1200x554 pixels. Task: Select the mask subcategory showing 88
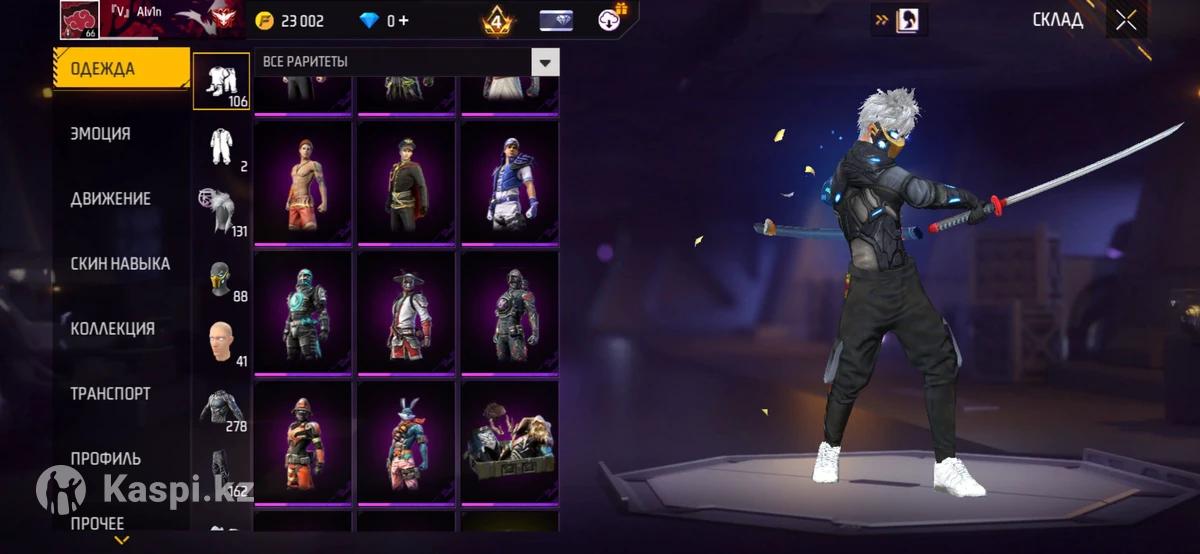coord(221,281)
